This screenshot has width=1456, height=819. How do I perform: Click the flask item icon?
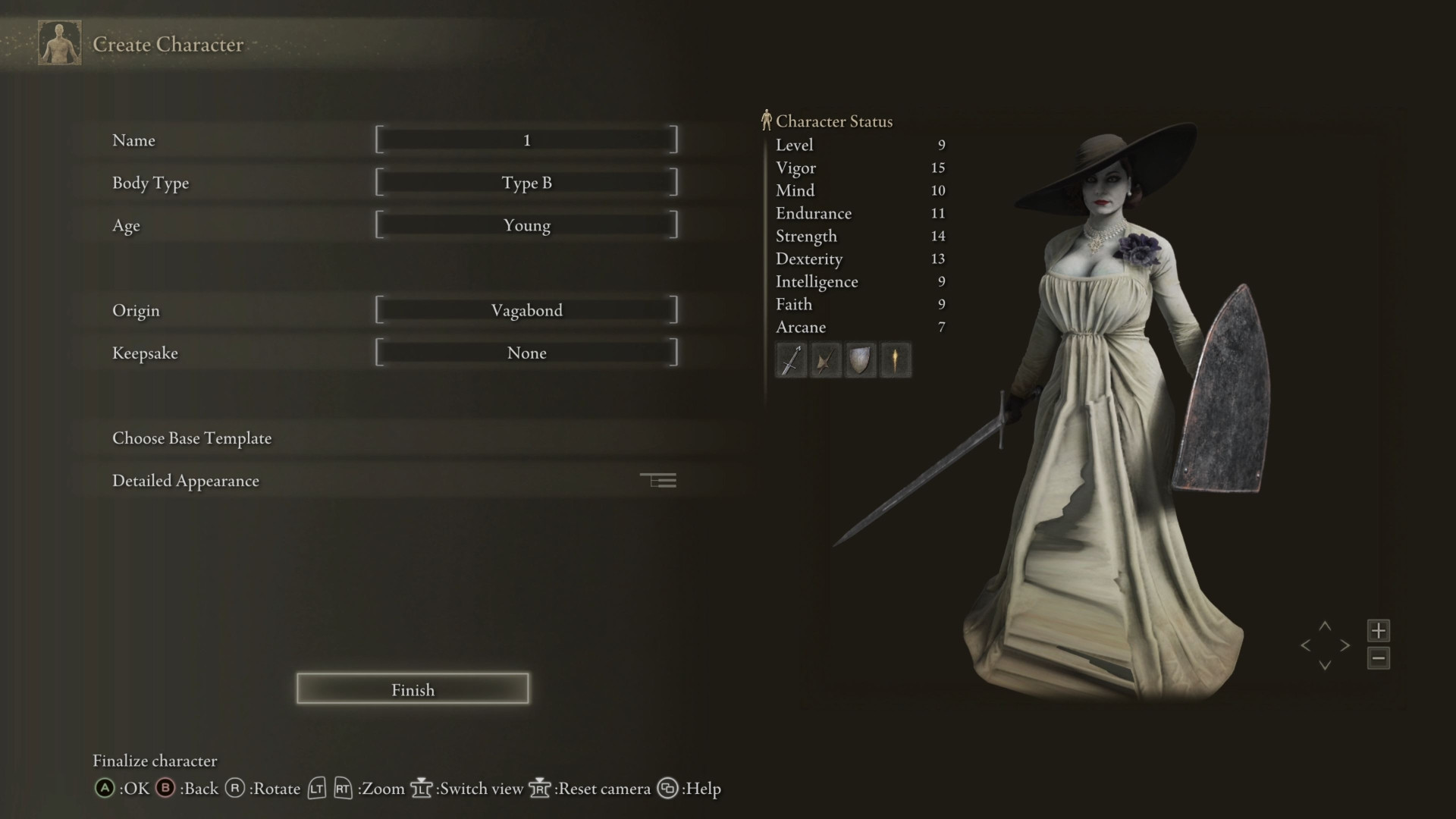pyautogui.click(x=896, y=360)
